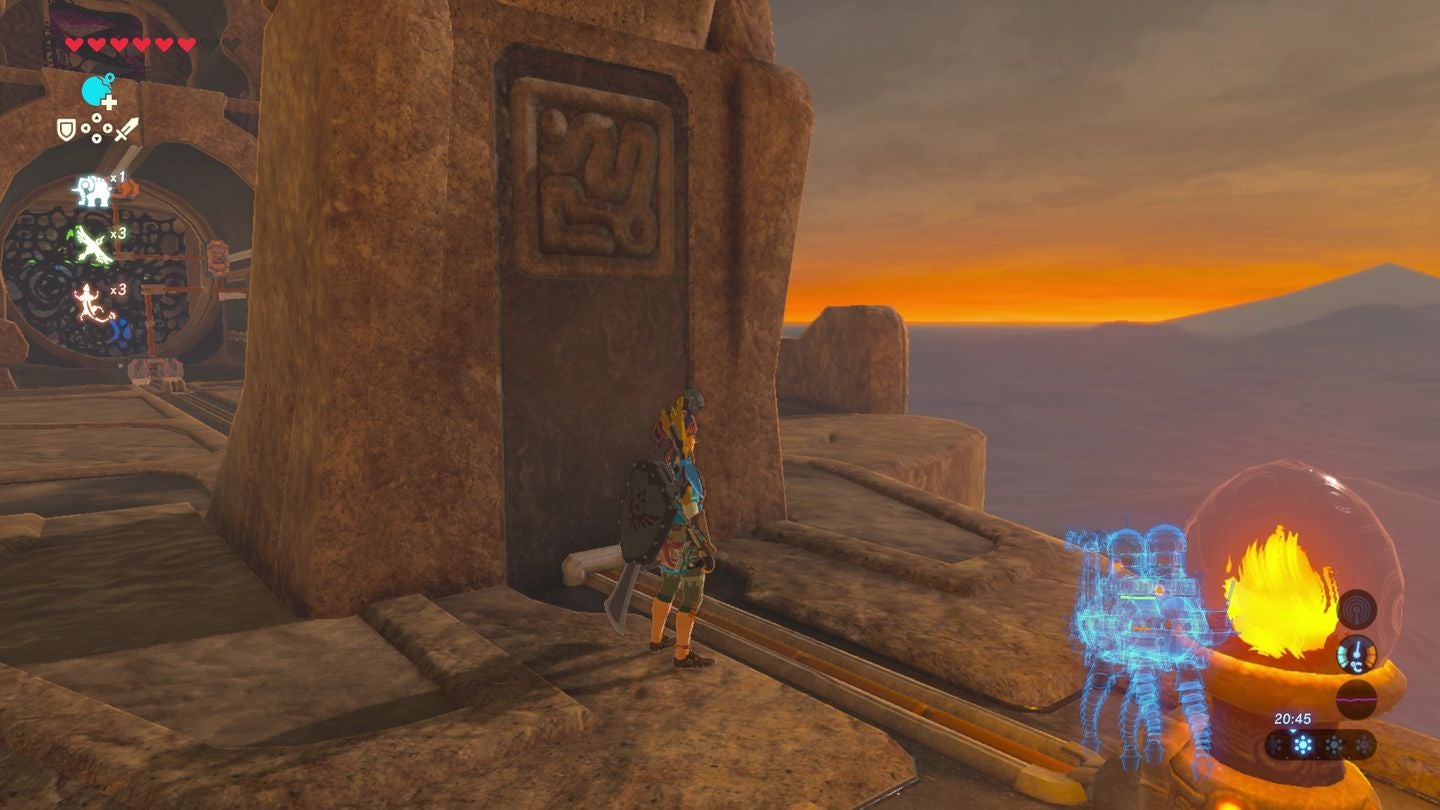The image size is (1440, 810).
Task: Select the Round Bomb rune icon
Action: [x=97, y=91]
